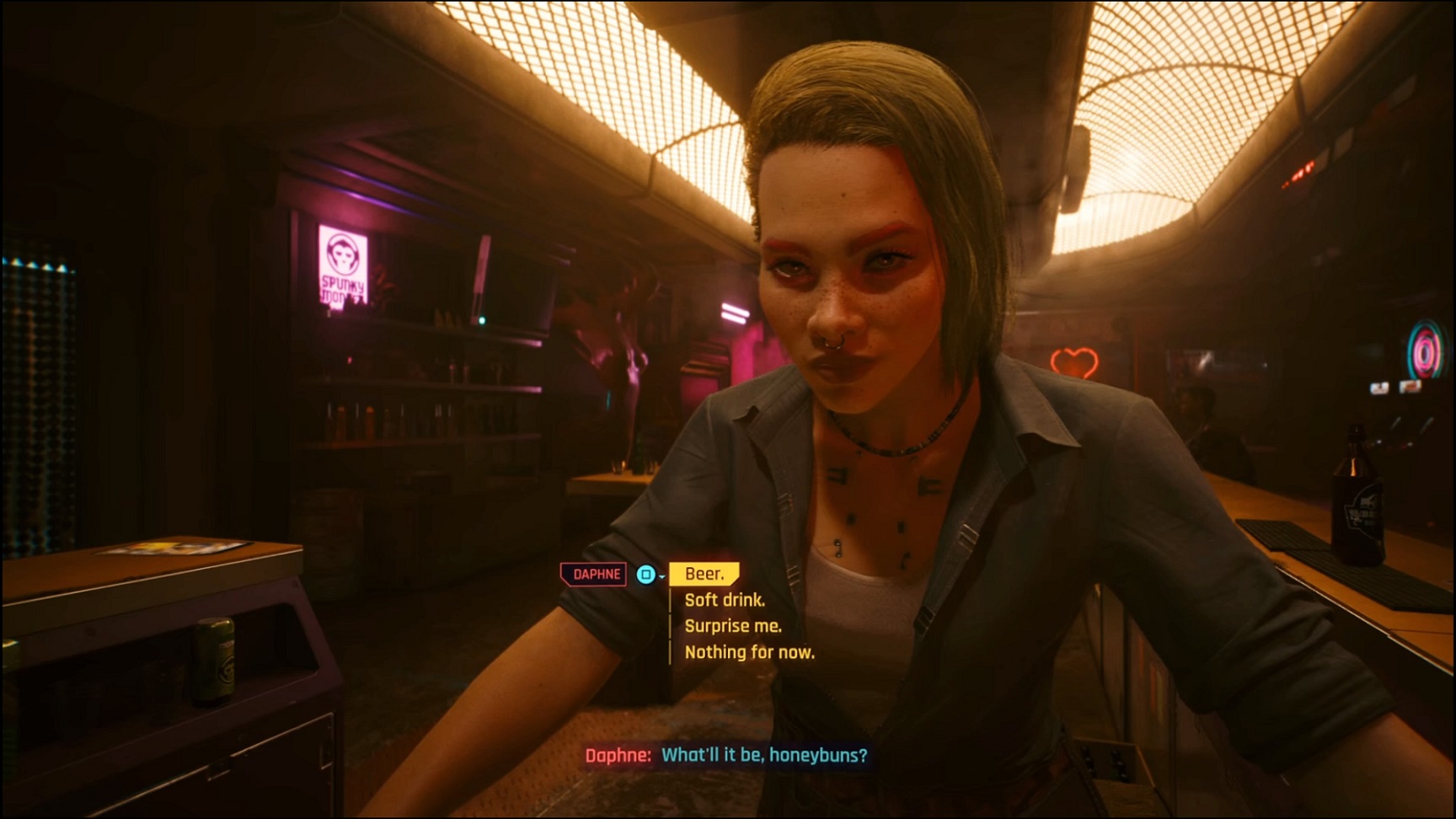This screenshot has height=819, width=1456.
Task: Open the DAPHNE nameplate tag
Action: pyautogui.click(x=593, y=573)
